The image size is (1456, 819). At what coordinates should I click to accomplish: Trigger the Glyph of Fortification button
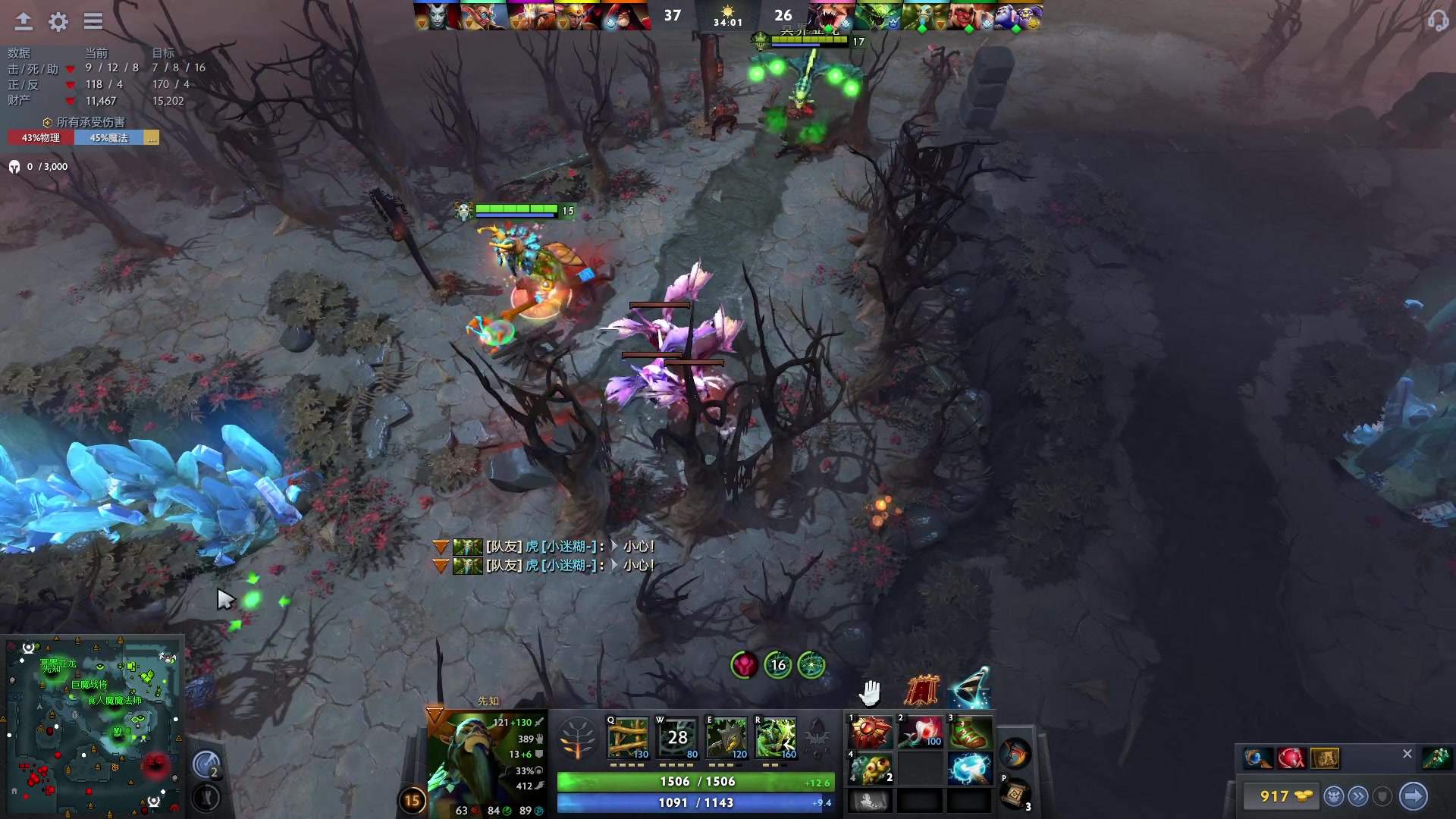(206, 798)
